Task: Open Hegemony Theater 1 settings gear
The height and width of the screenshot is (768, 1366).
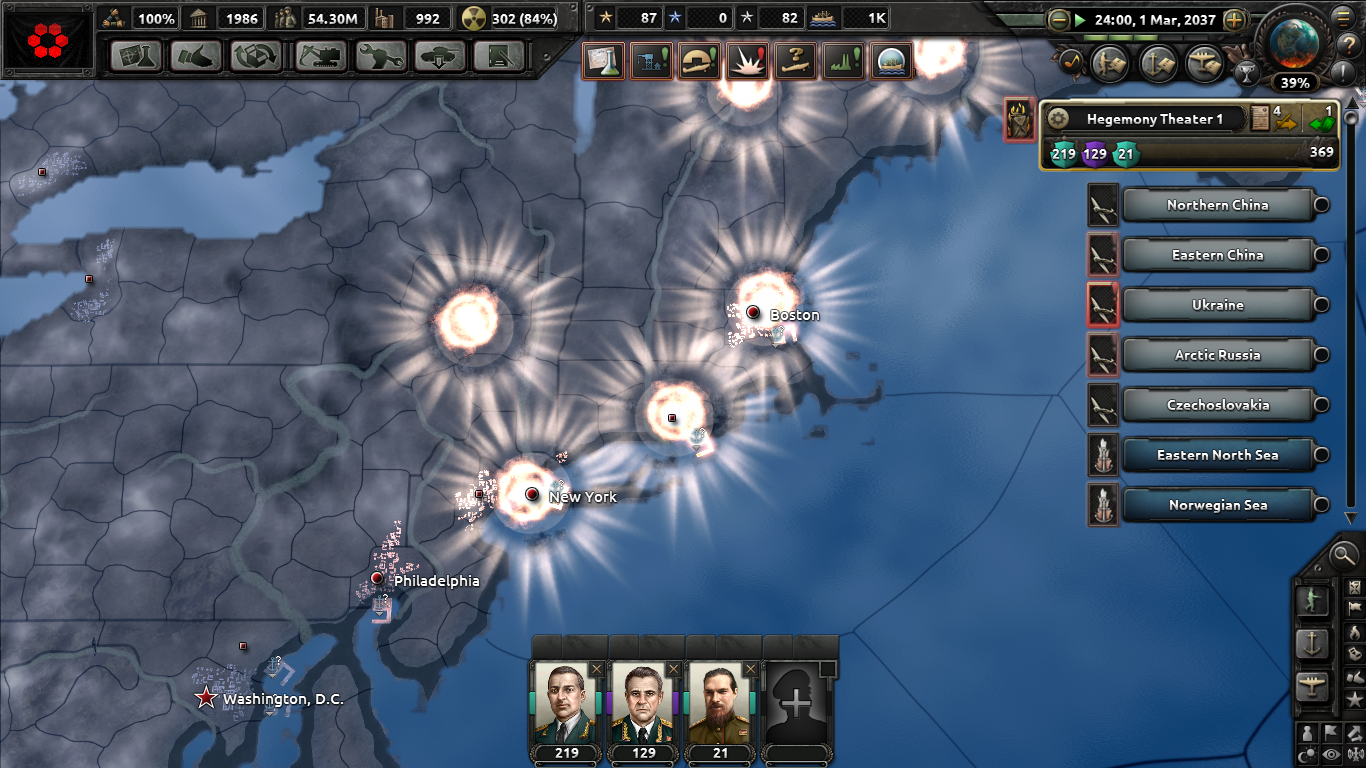Action: point(1059,117)
